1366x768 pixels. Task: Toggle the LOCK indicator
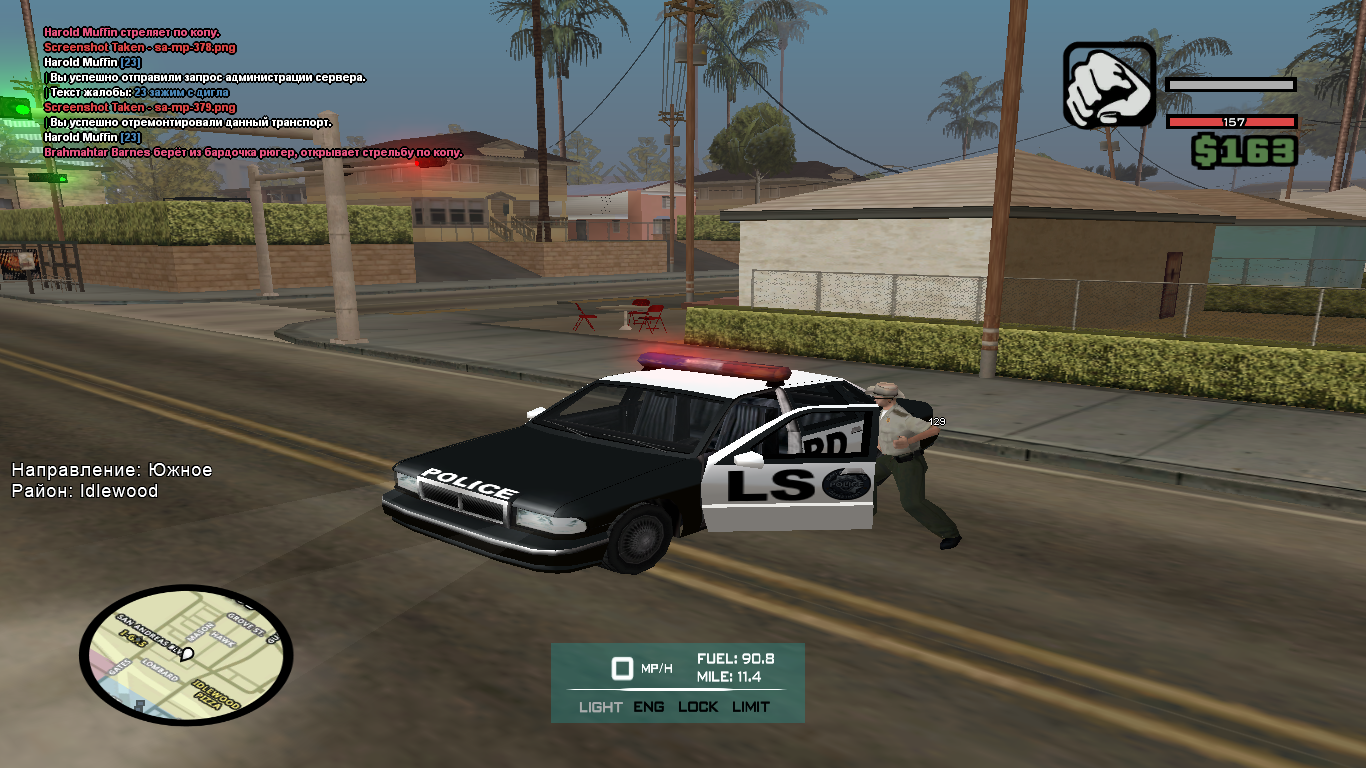(x=698, y=707)
